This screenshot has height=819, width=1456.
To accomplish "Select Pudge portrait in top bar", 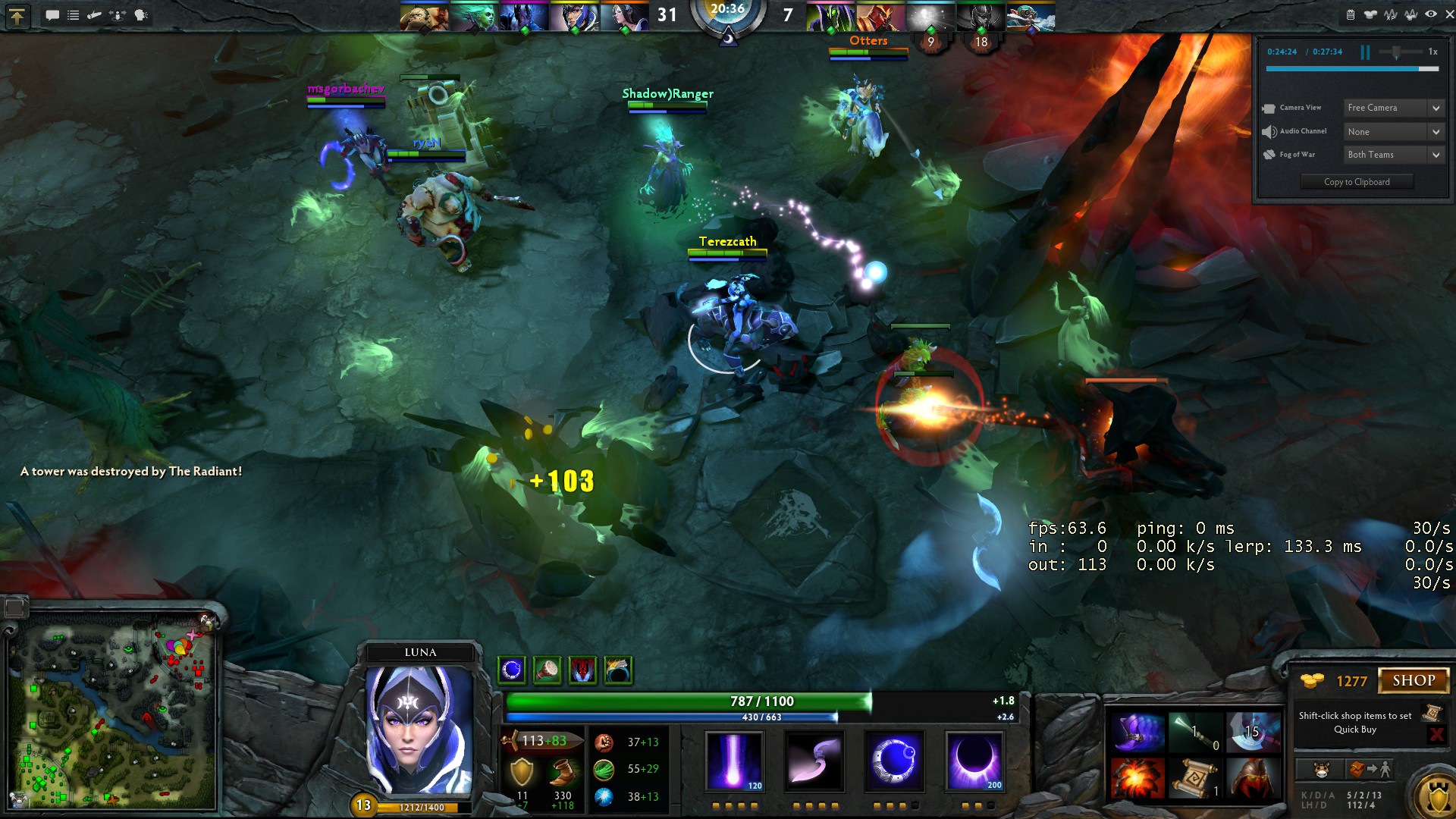I will click(x=424, y=17).
